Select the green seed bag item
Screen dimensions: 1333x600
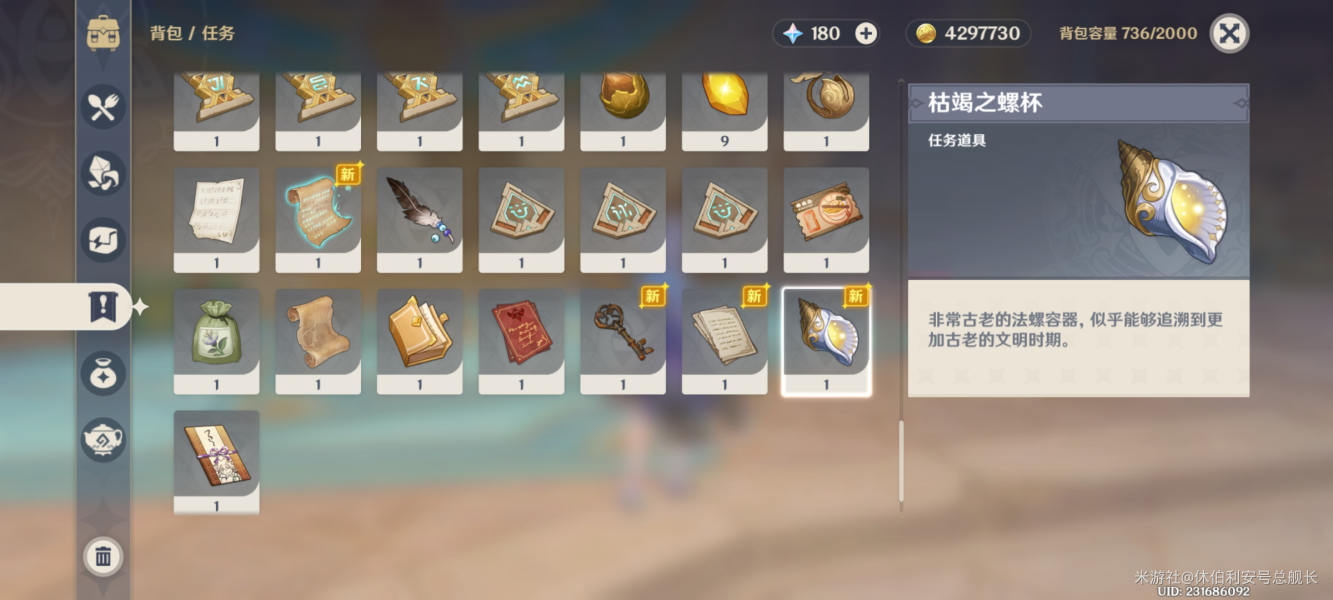(x=216, y=335)
